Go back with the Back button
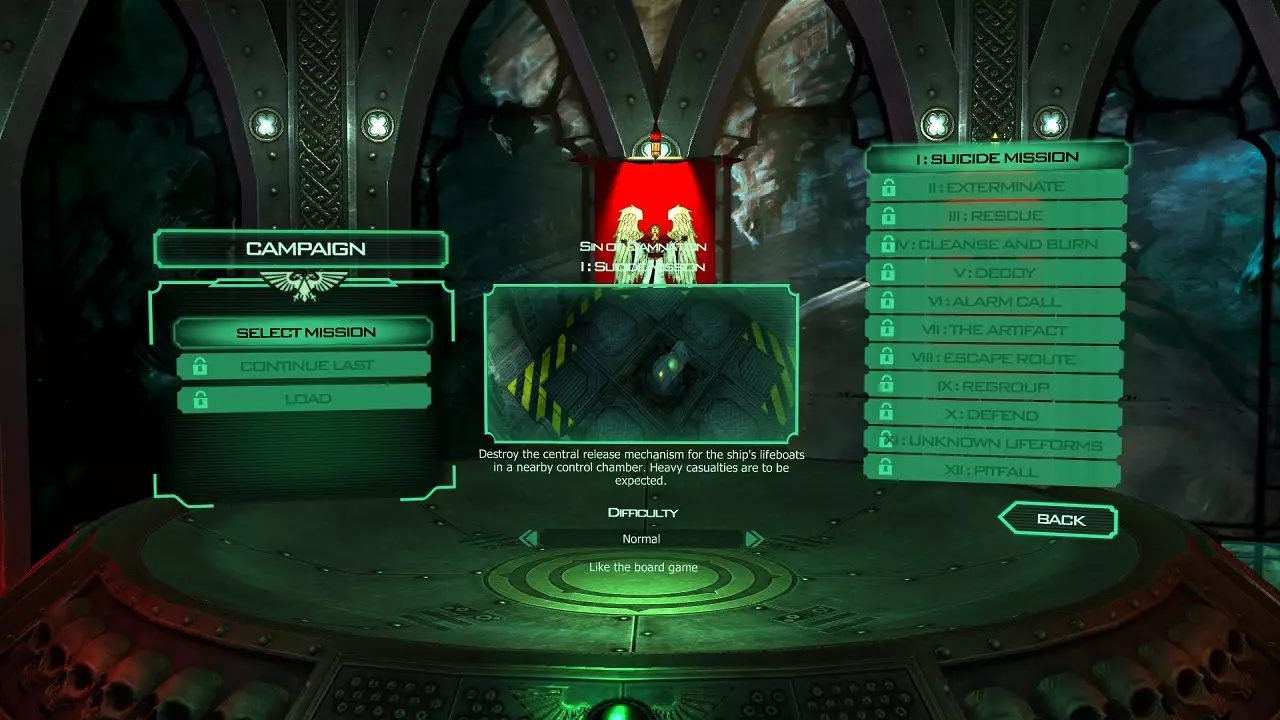Viewport: 1280px width, 720px height. coord(1058,520)
